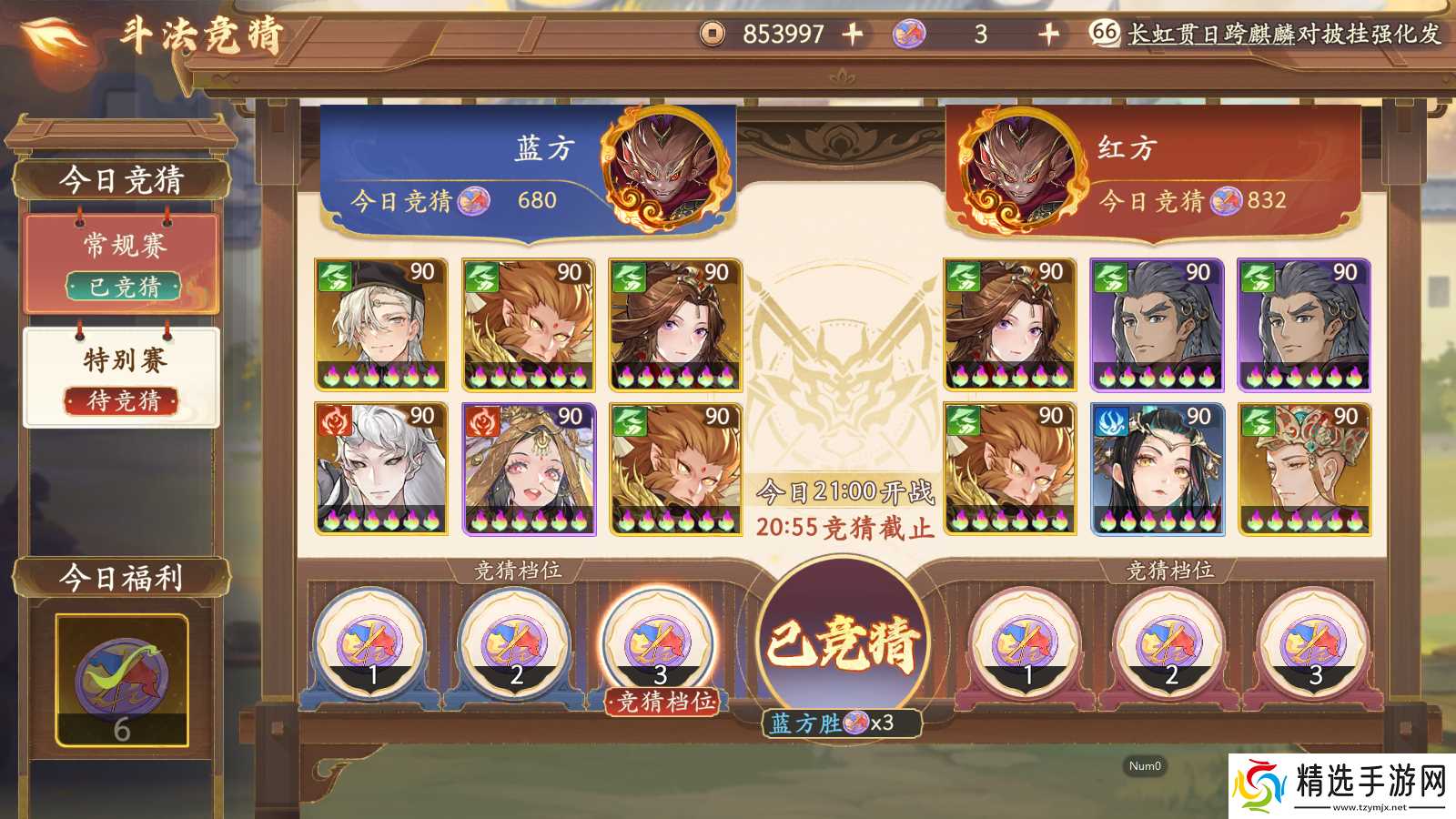Click the 已竞猜 center button
This screenshot has width=1456, height=819.
[842, 642]
